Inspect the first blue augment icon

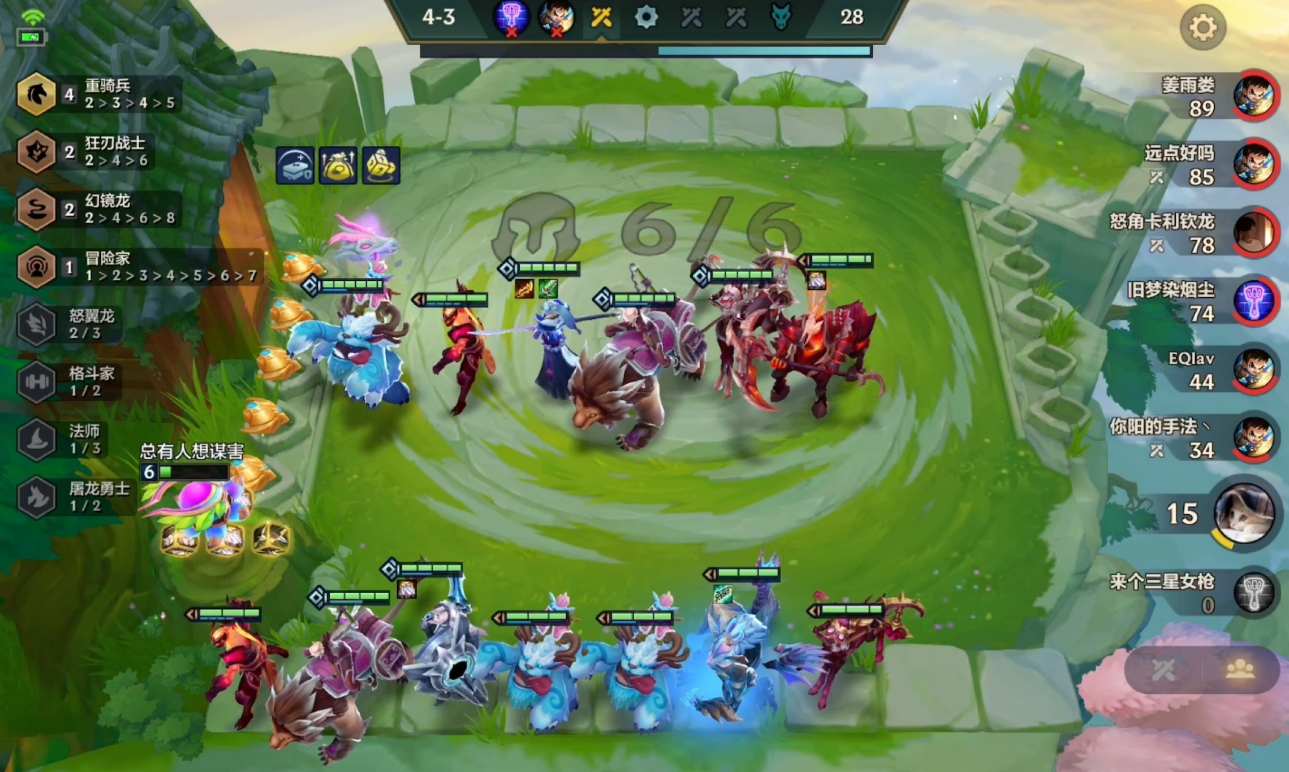296,166
